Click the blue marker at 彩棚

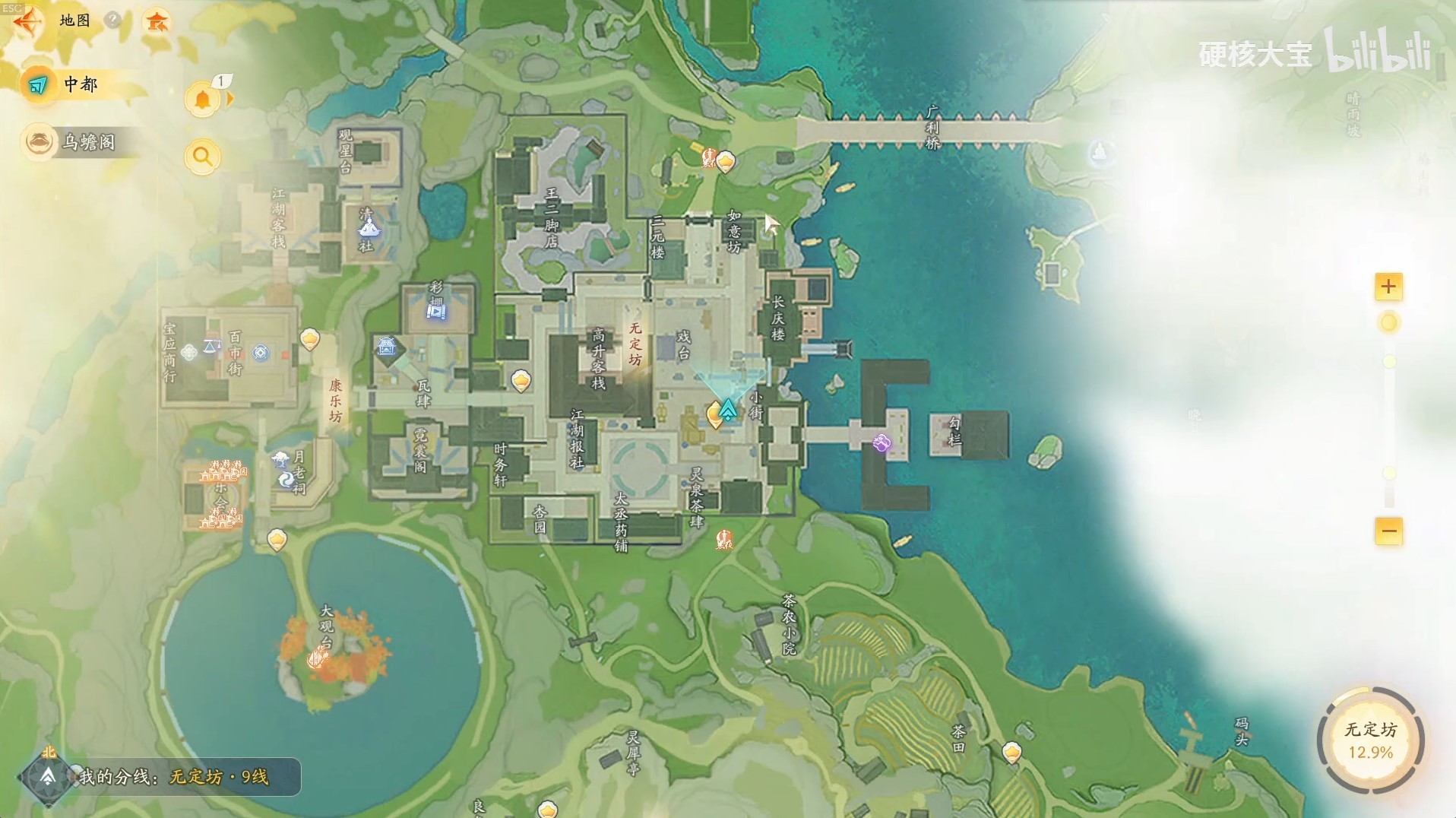pos(436,311)
